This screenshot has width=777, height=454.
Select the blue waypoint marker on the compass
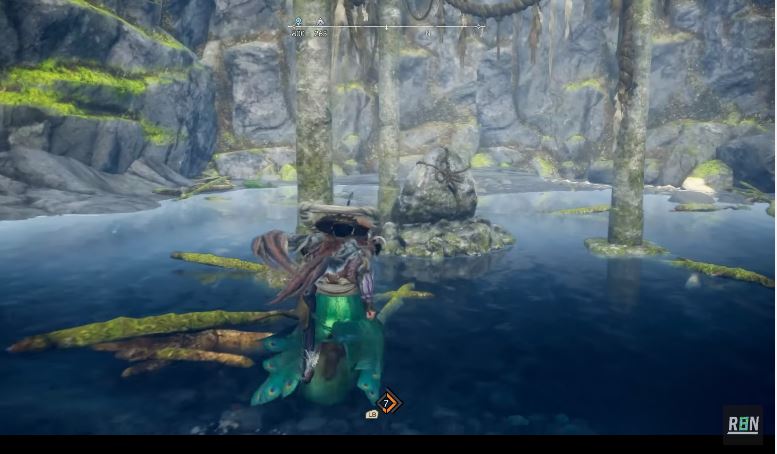[298, 21]
